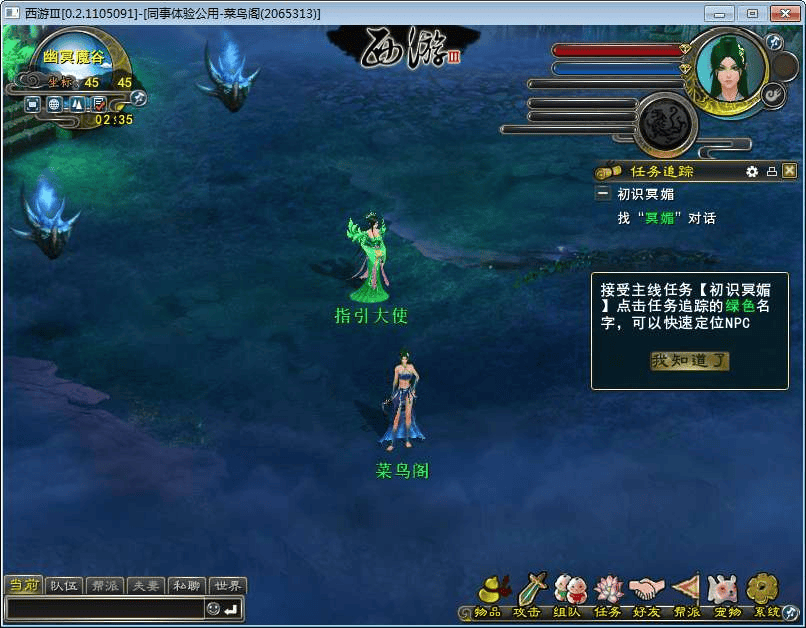This screenshot has width=806, height=628.
Task: Collapse the 初识冥媚 quest entry
Action: [603, 194]
